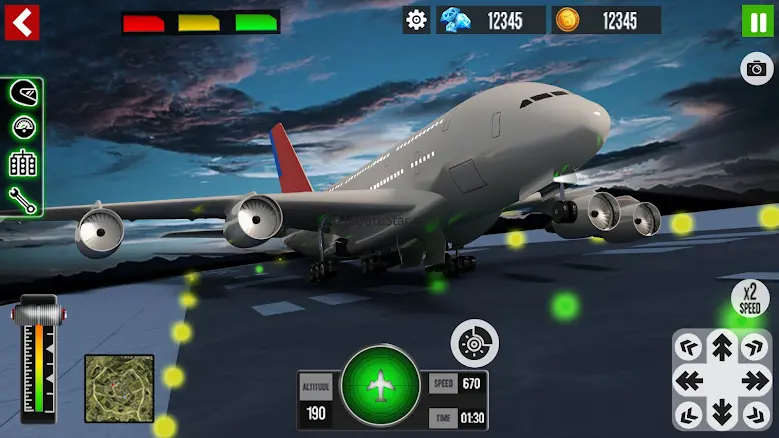The image size is (779, 438).
Task: Select the pilot helmet icon
Action: point(22,94)
